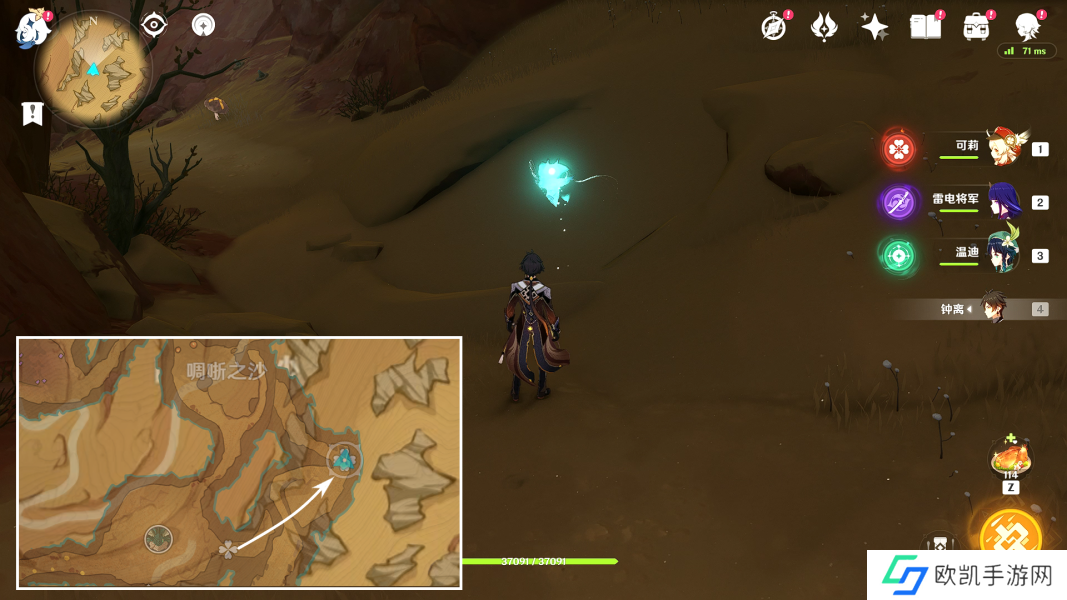This screenshot has width=1067, height=600.
Task: Click the round icon beside the eye icon
Action: click(x=203, y=25)
